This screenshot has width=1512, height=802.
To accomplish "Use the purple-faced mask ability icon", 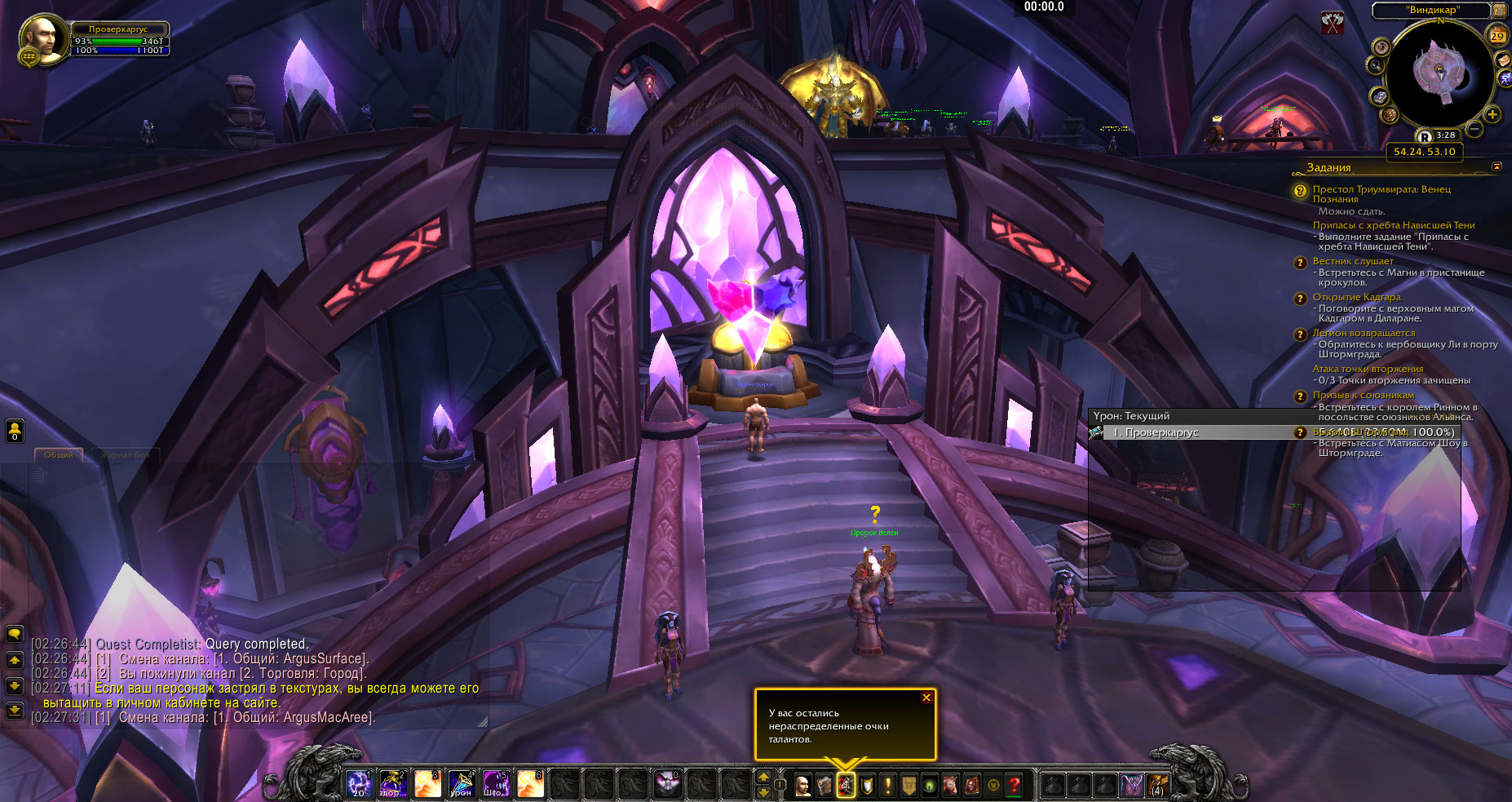I will pos(667,784).
